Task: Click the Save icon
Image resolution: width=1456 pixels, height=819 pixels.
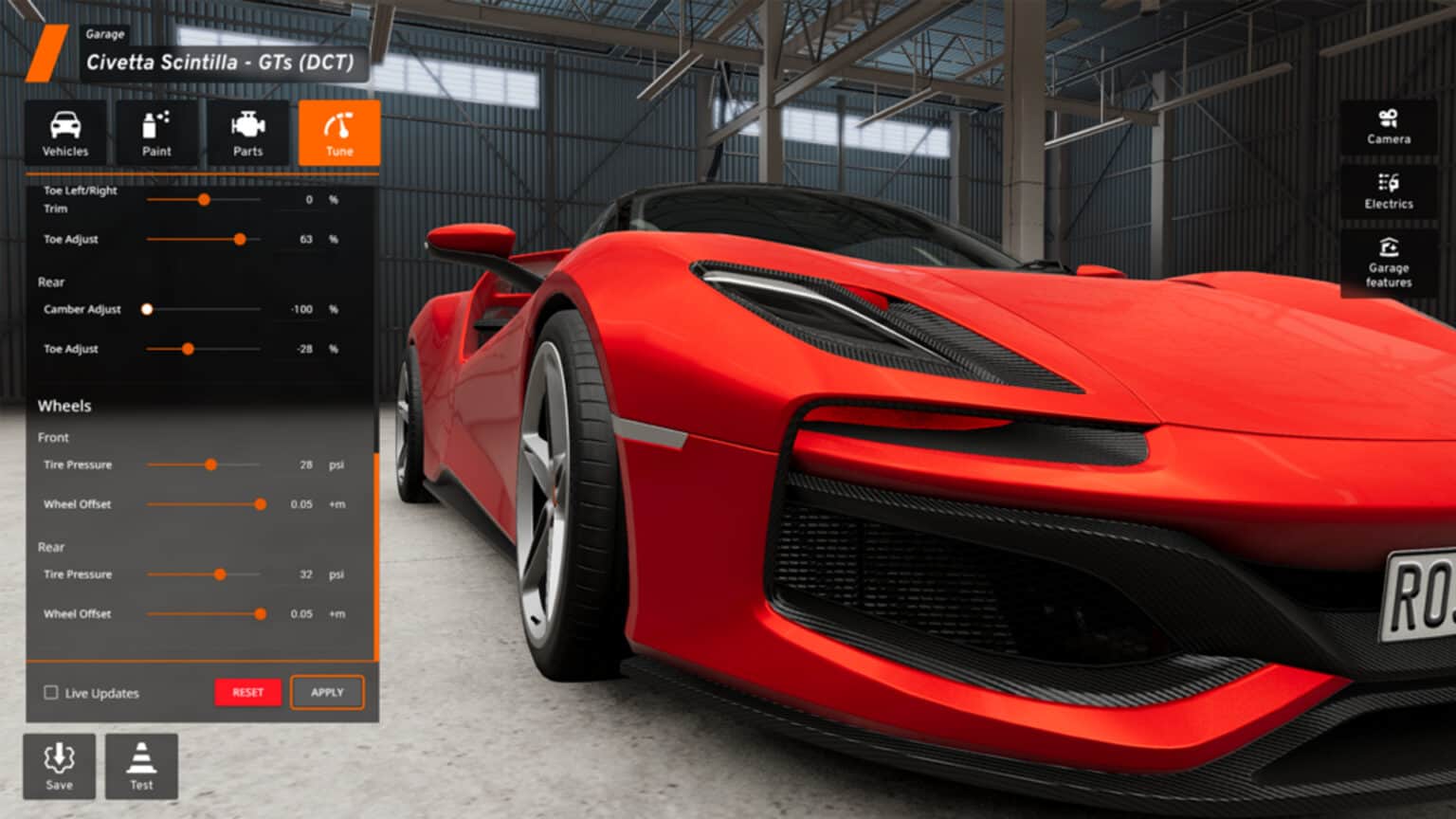Action: click(x=59, y=763)
